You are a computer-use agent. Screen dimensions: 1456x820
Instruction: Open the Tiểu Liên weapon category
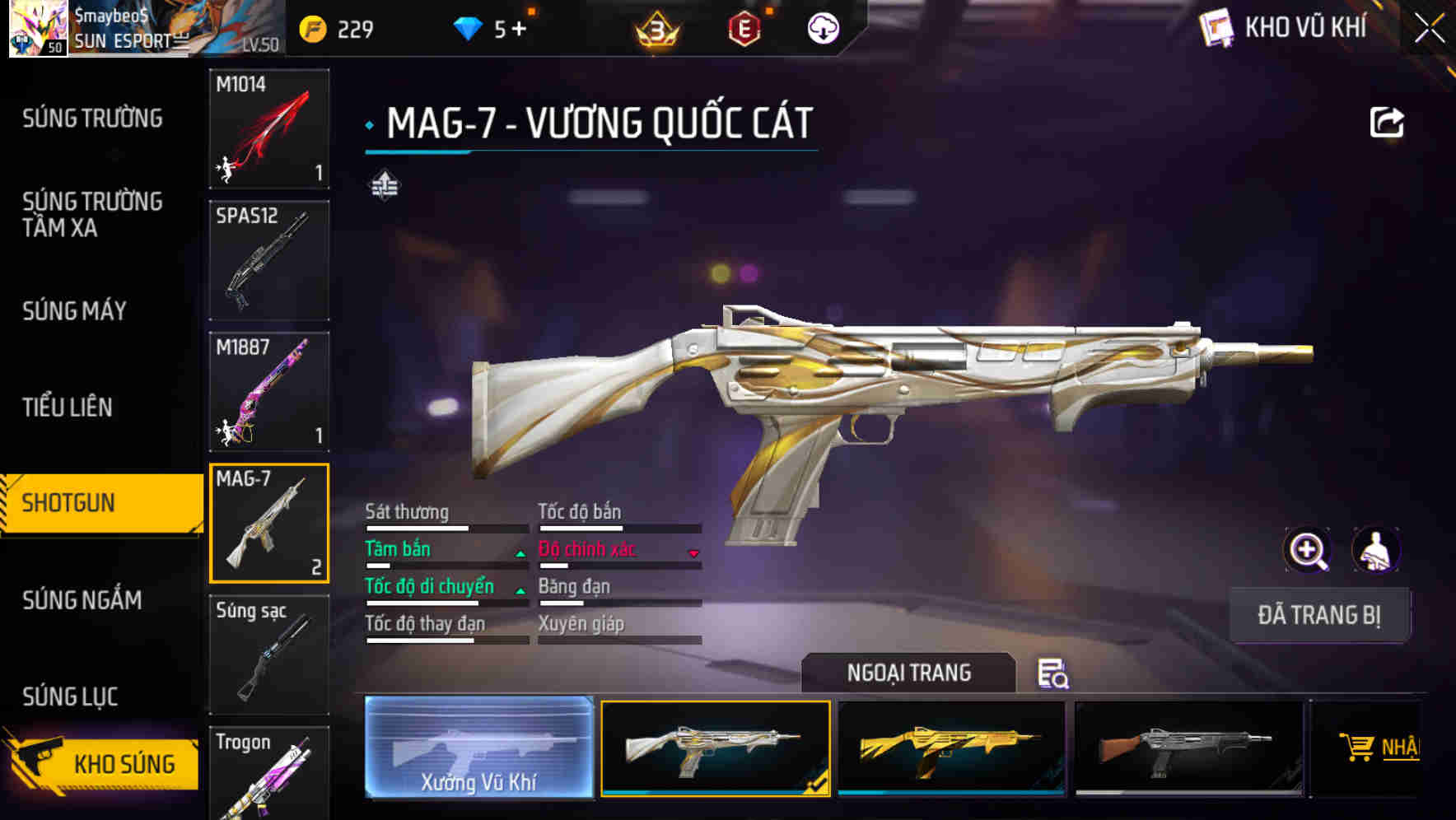[x=68, y=408]
